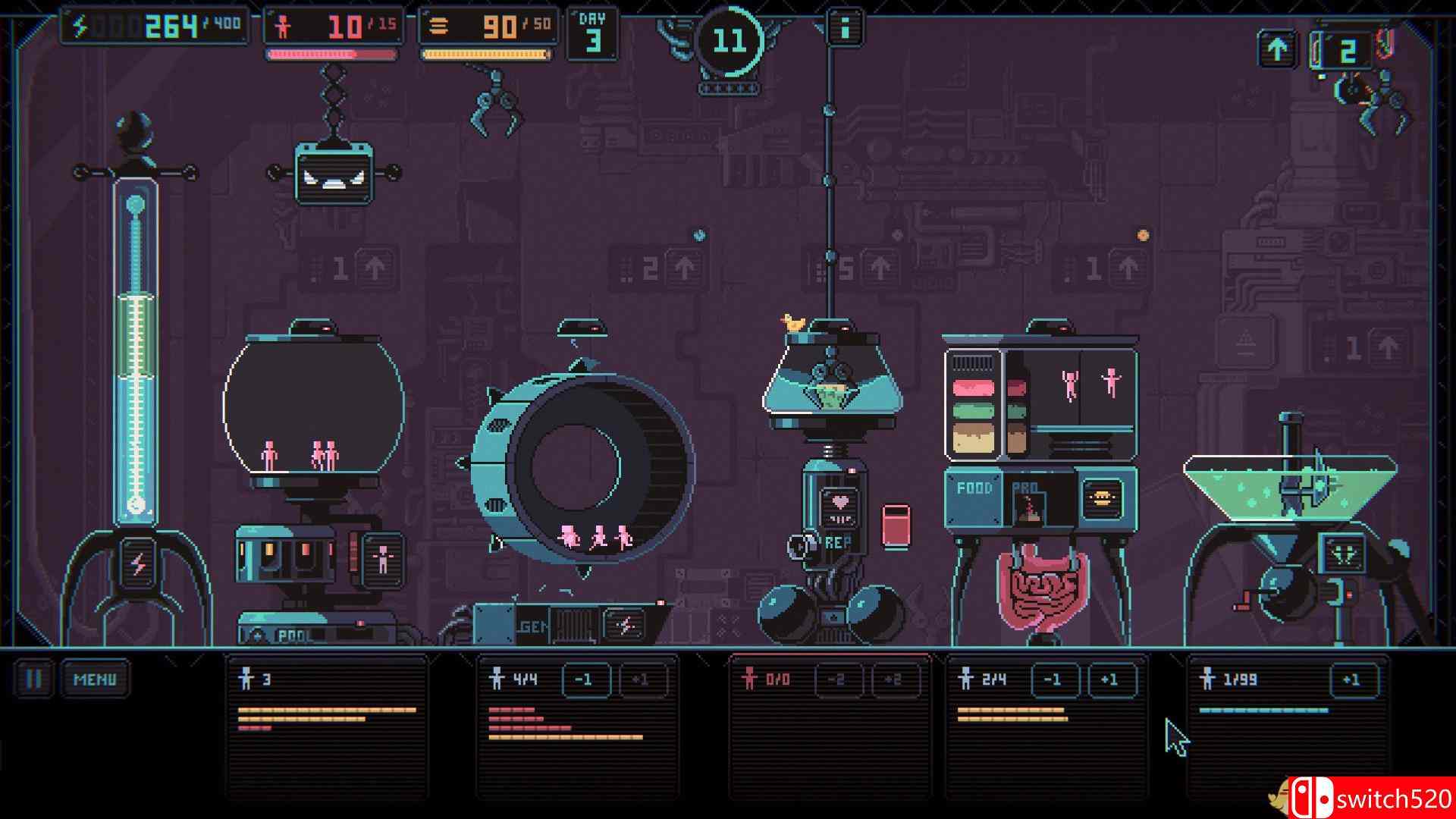Toggle the megaphone speaker on the REP machine

tap(796, 544)
